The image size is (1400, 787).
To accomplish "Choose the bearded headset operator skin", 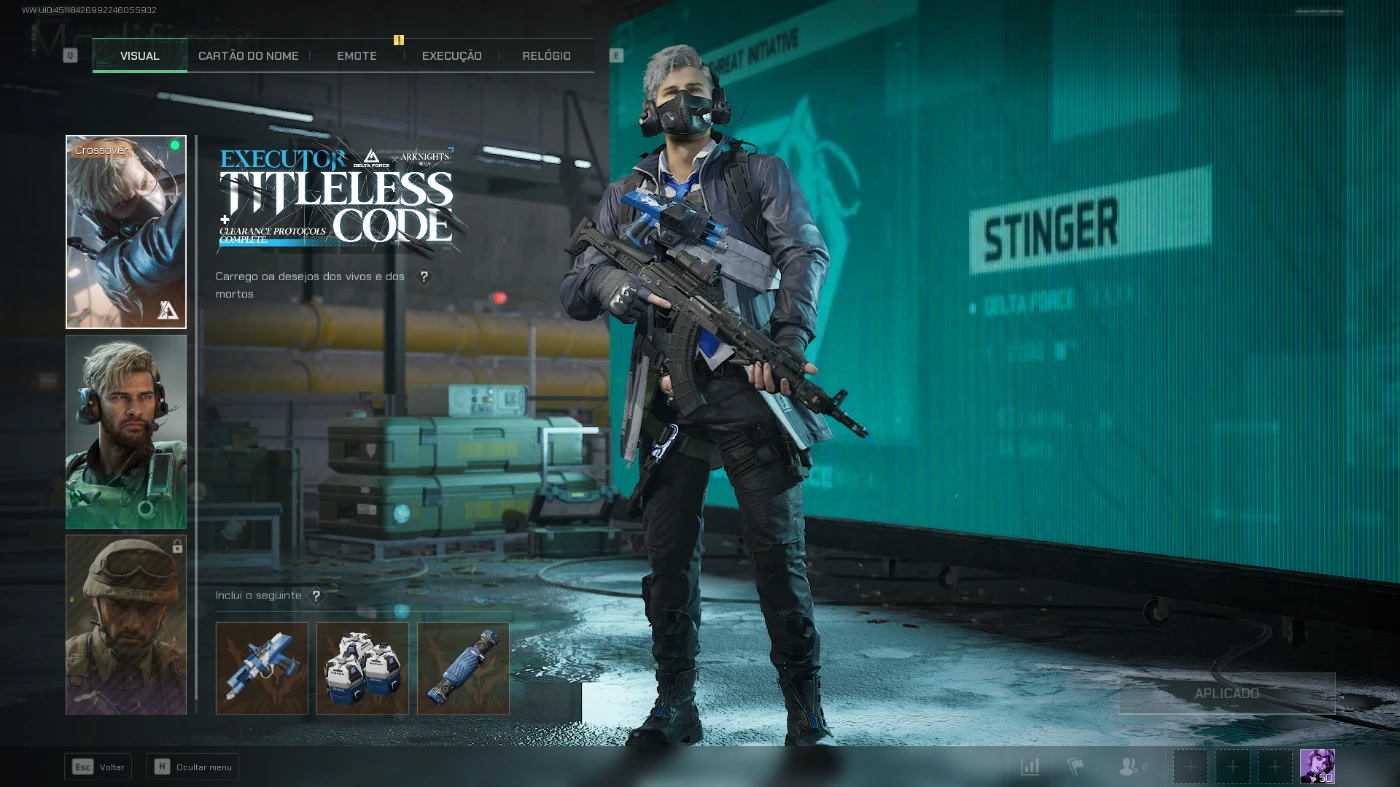I will [126, 431].
